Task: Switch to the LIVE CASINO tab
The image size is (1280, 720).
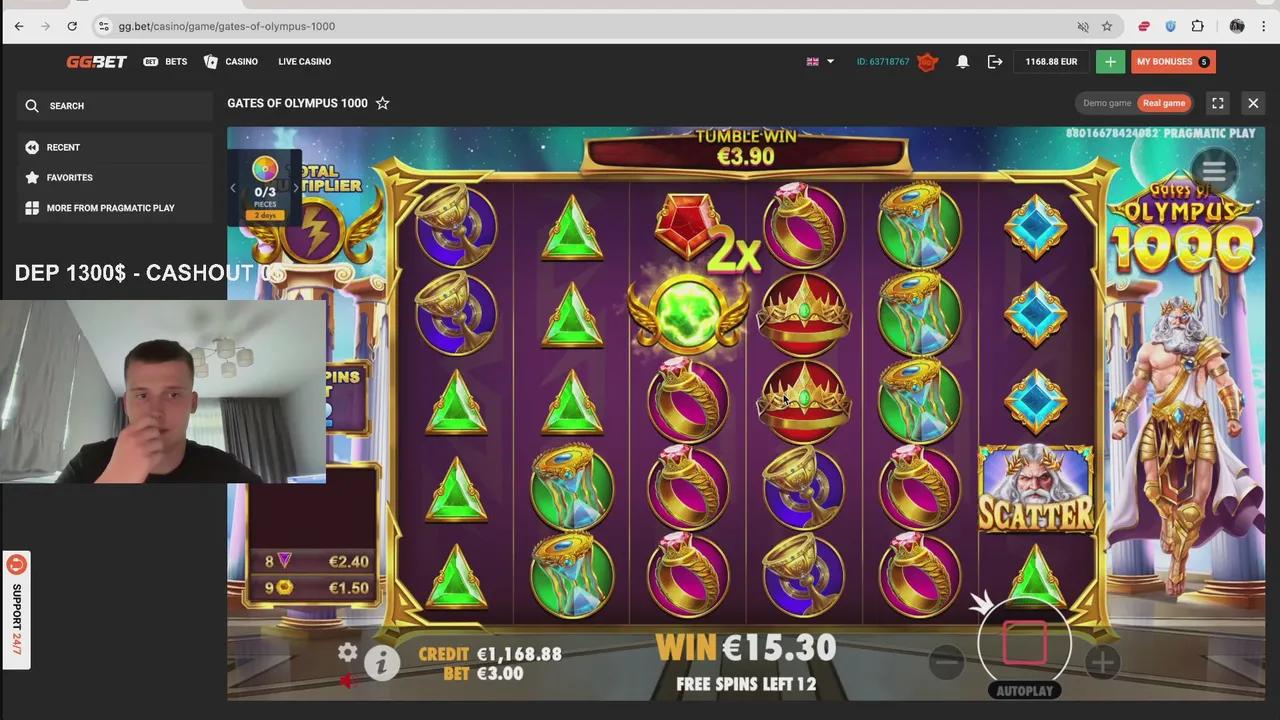Action: (x=304, y=61)
